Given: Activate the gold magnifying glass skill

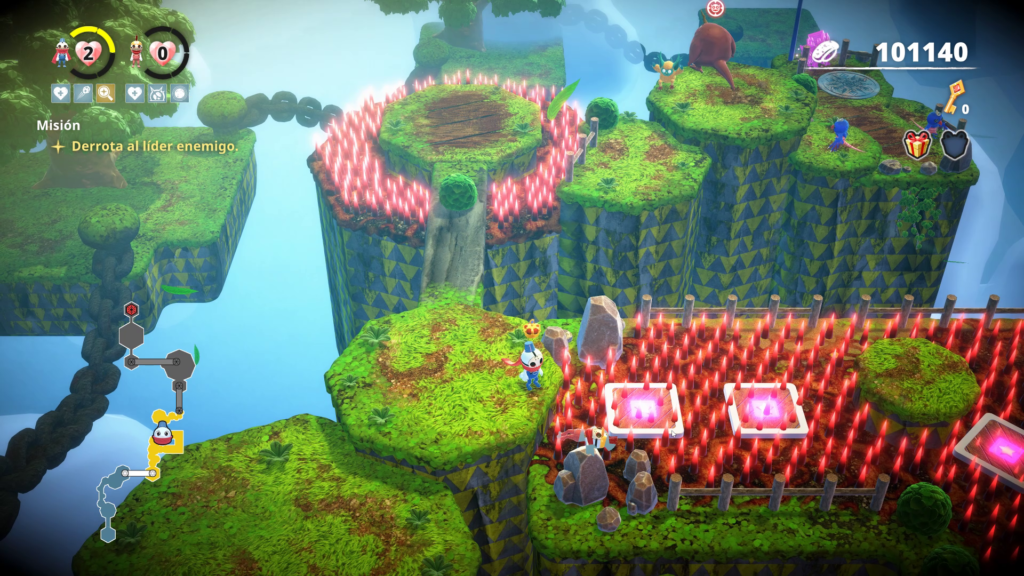Looking at the screenshot, I should point(105,94).
